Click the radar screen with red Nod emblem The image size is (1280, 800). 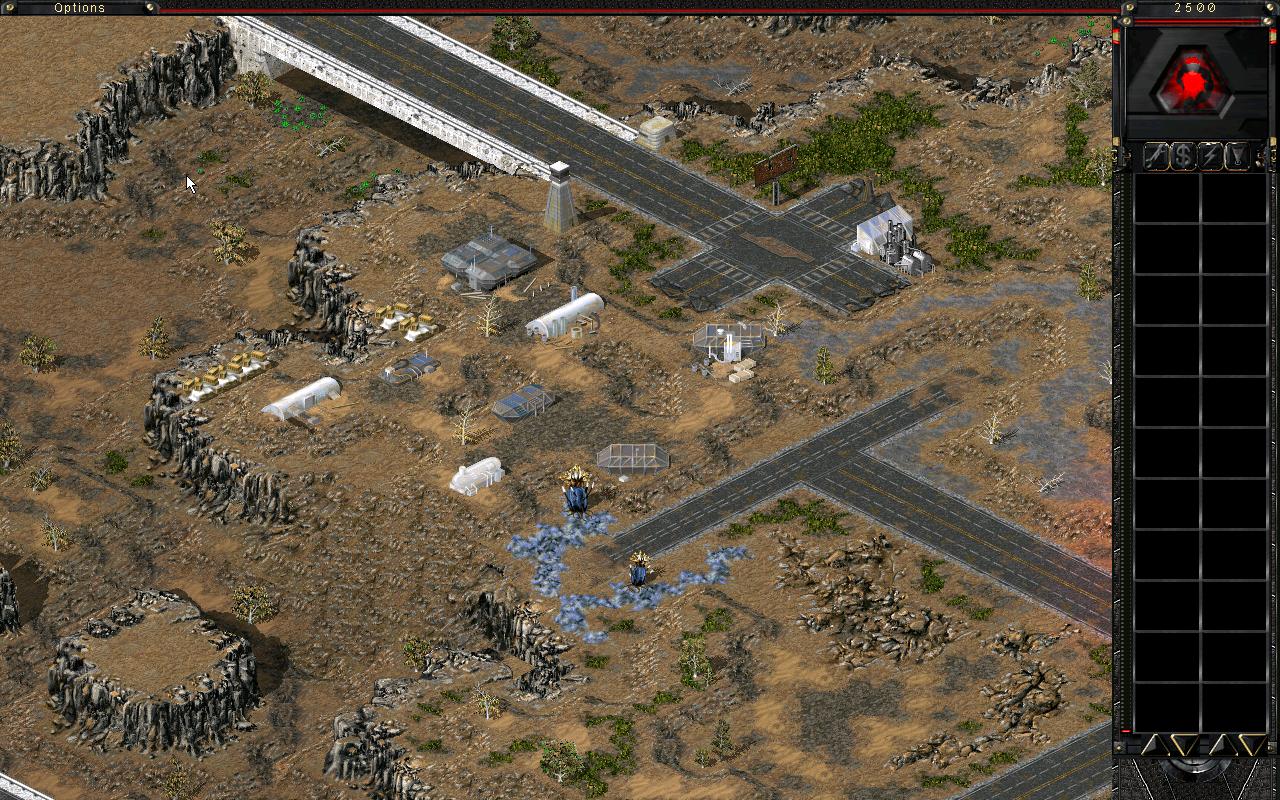click(x=1195, y=81)
